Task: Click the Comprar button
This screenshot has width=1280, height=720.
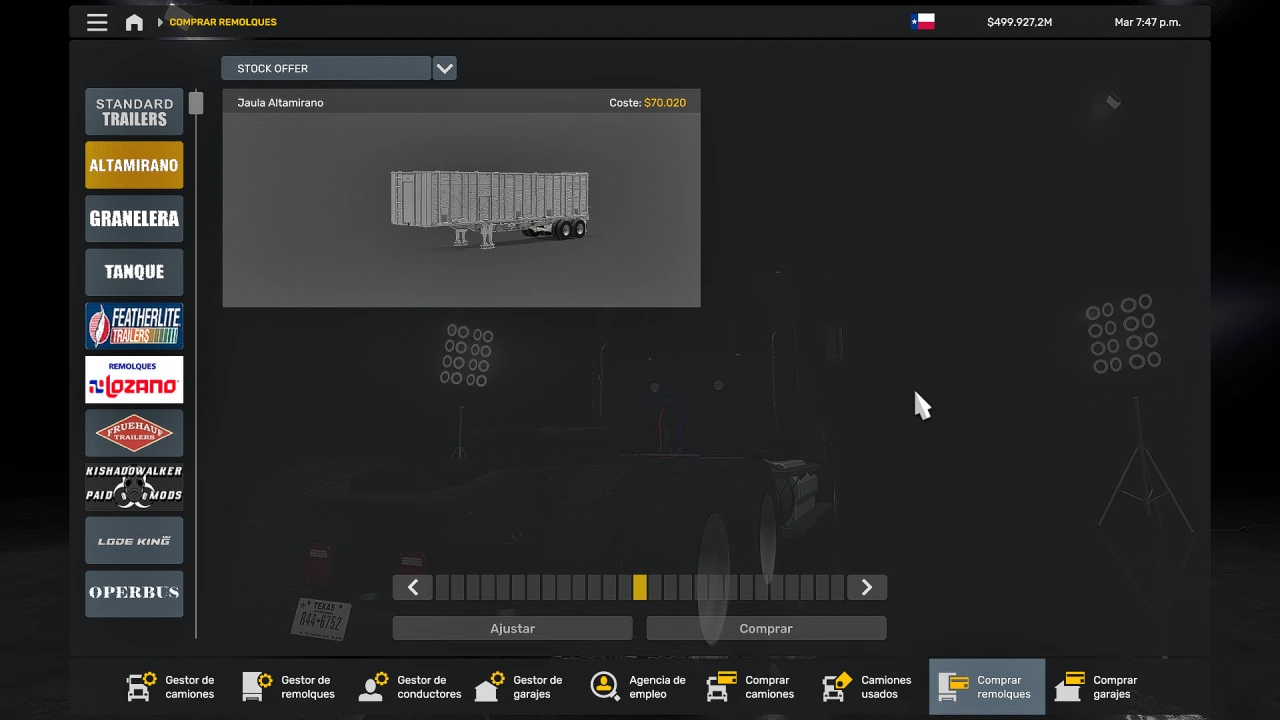Action: click(x=766, y=628)
